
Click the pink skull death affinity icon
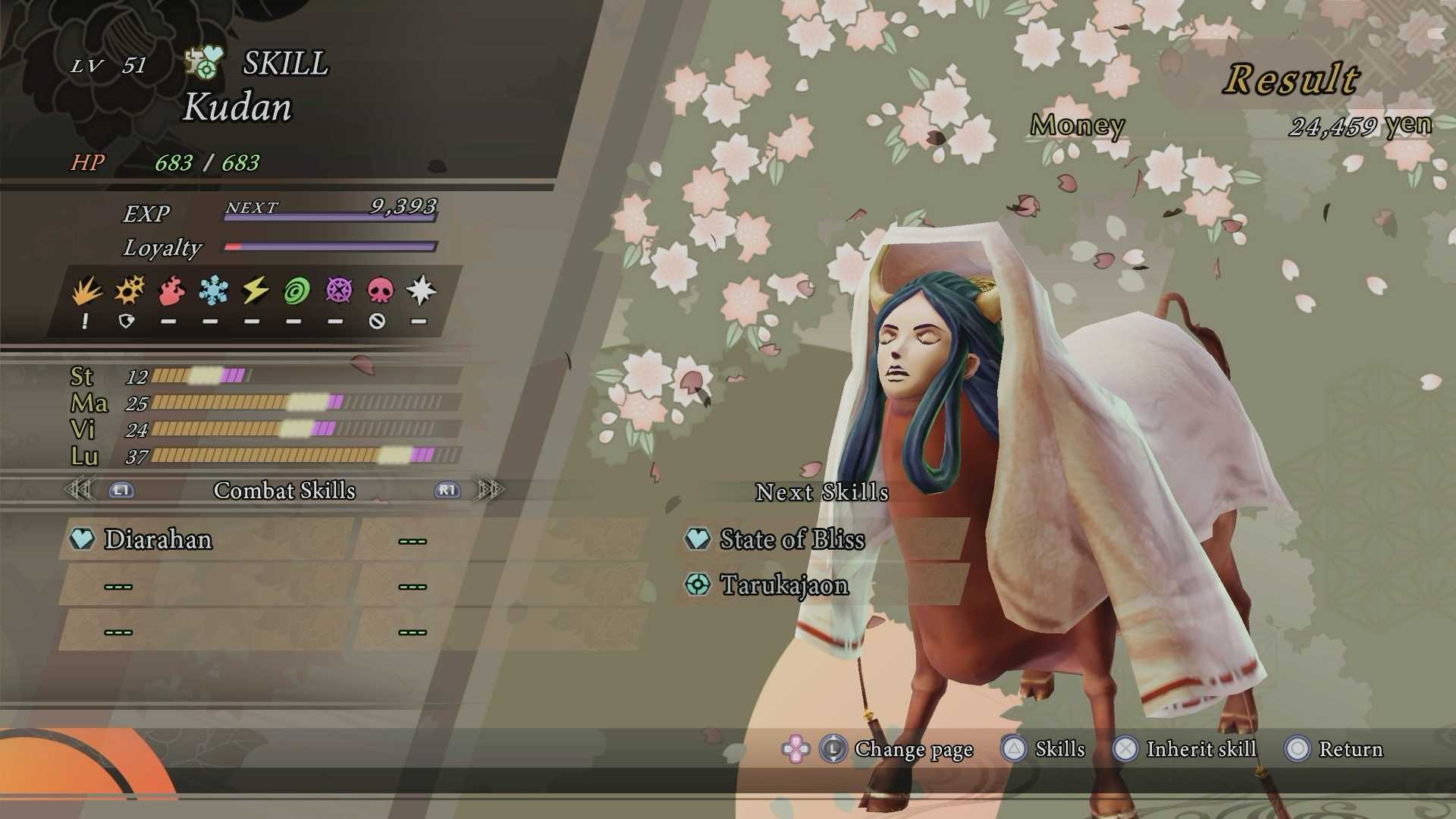[380, 291]
